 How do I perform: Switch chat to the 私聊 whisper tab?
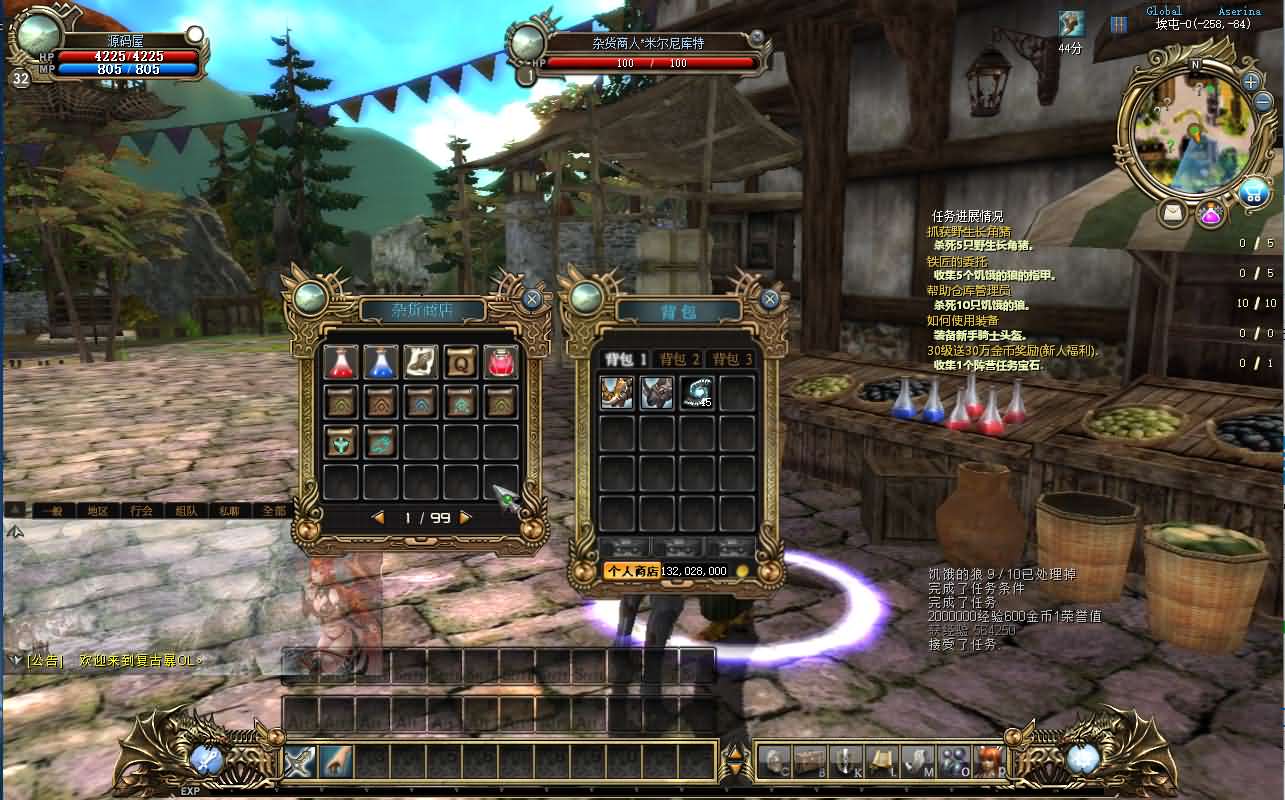coord(231,510)
